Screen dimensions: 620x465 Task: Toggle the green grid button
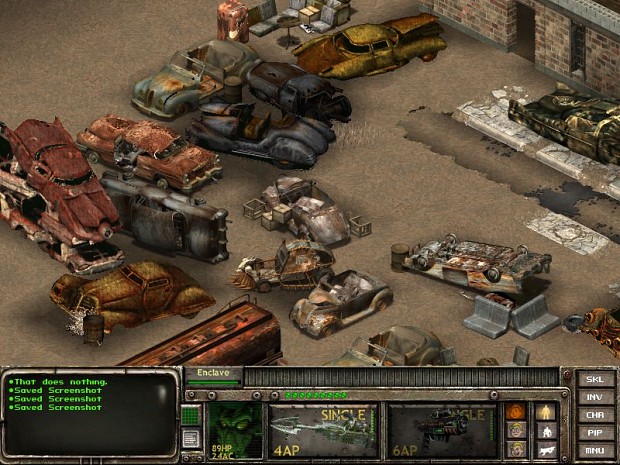point(193,413)
